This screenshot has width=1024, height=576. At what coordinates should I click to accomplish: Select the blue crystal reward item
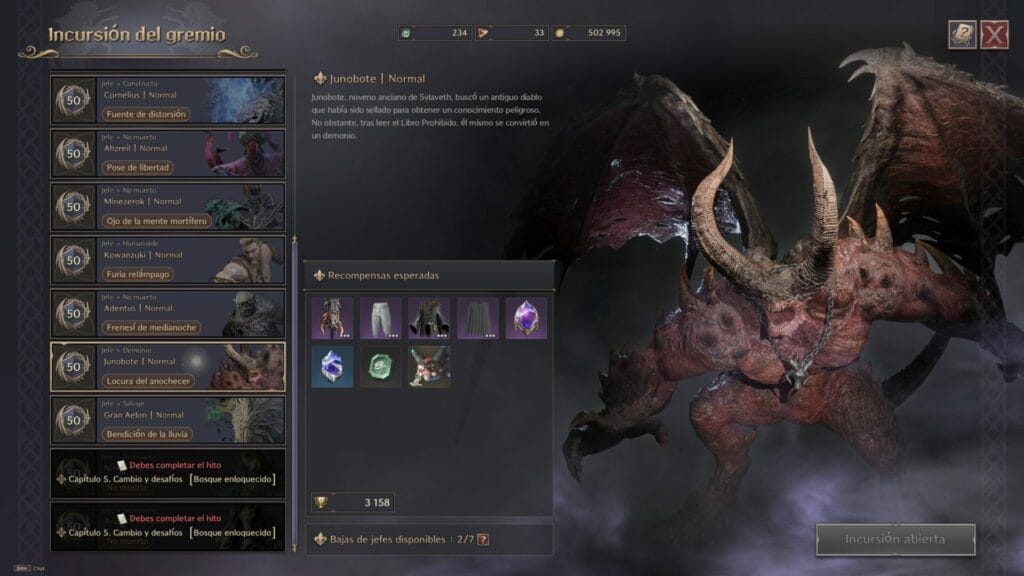click(332, 367)
